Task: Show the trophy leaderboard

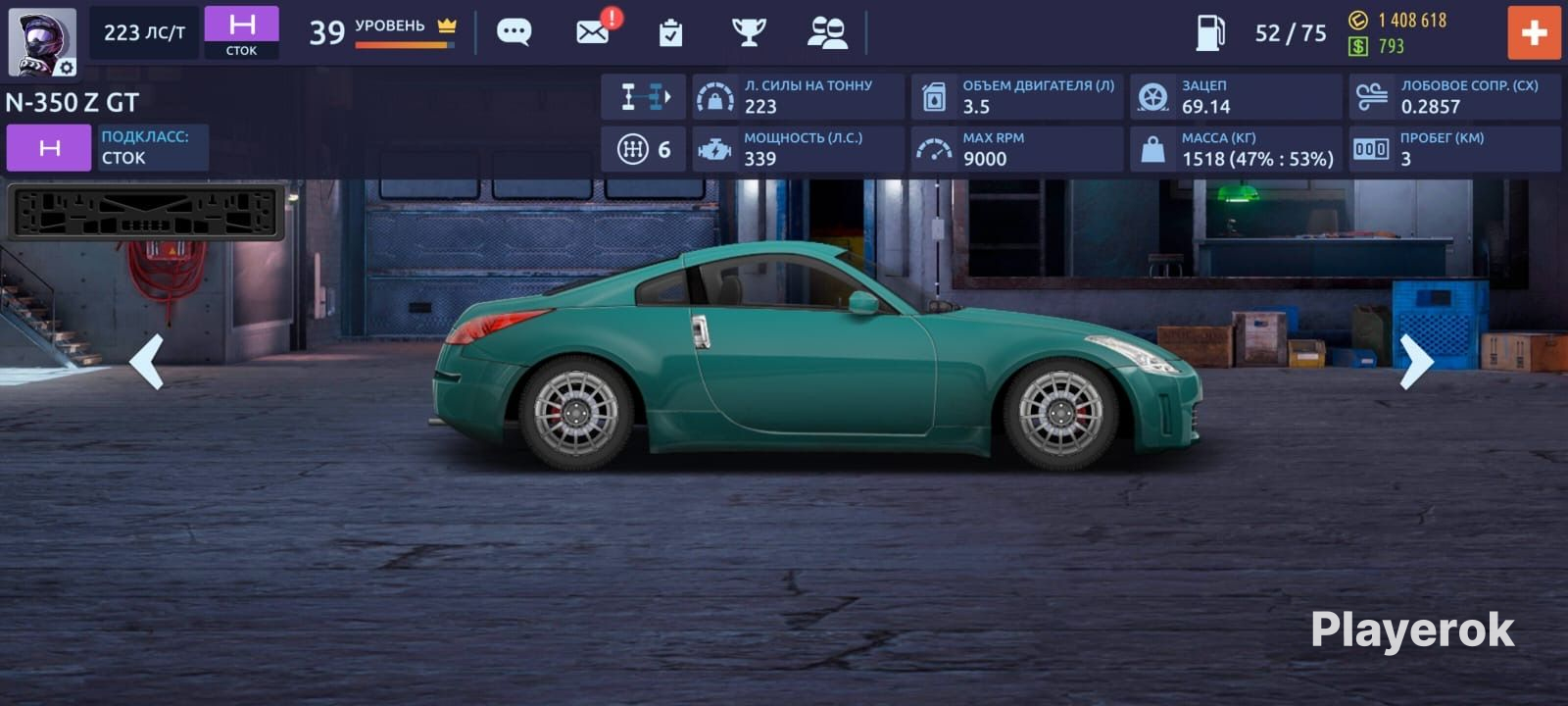Action: click(749, 32)
